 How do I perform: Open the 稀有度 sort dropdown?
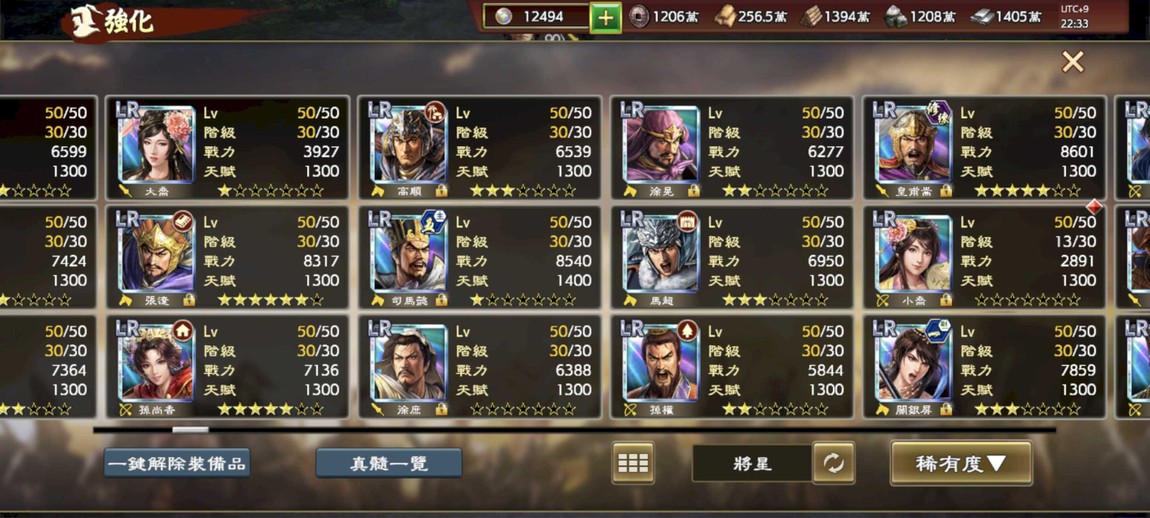(x=960, y=463)
